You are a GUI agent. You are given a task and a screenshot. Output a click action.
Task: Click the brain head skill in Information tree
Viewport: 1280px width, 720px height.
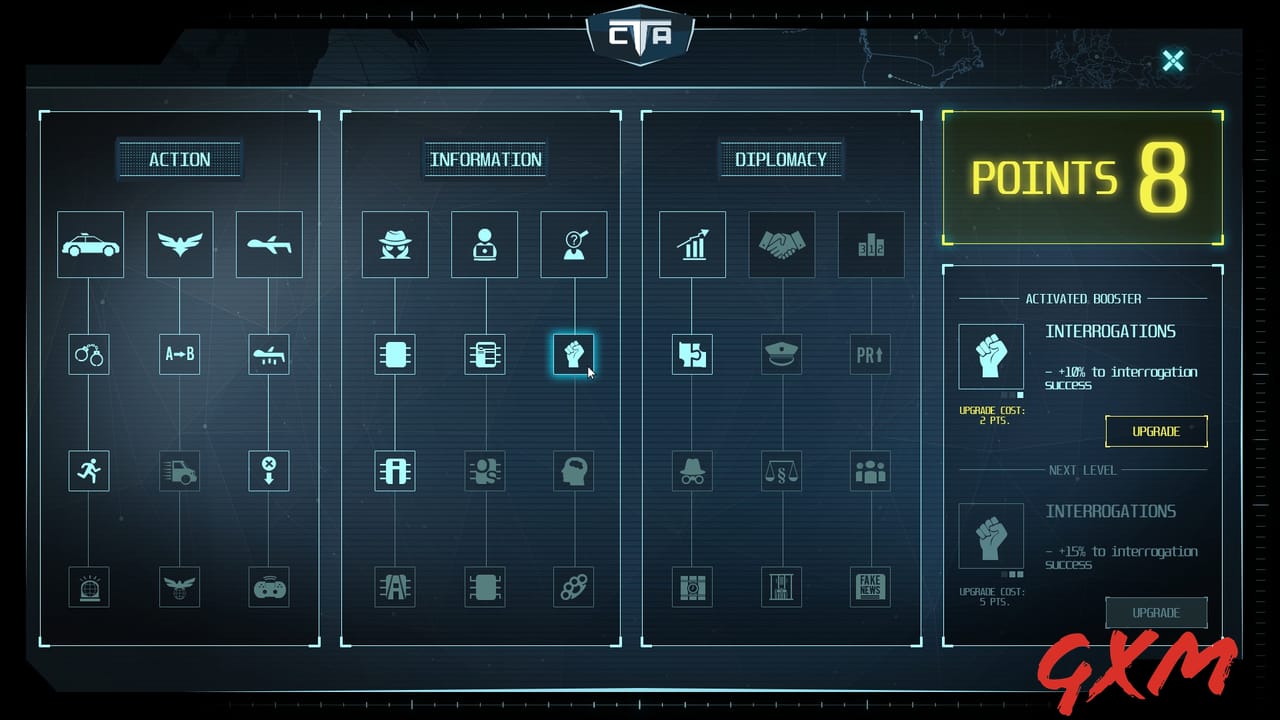[x=574, y=471]
